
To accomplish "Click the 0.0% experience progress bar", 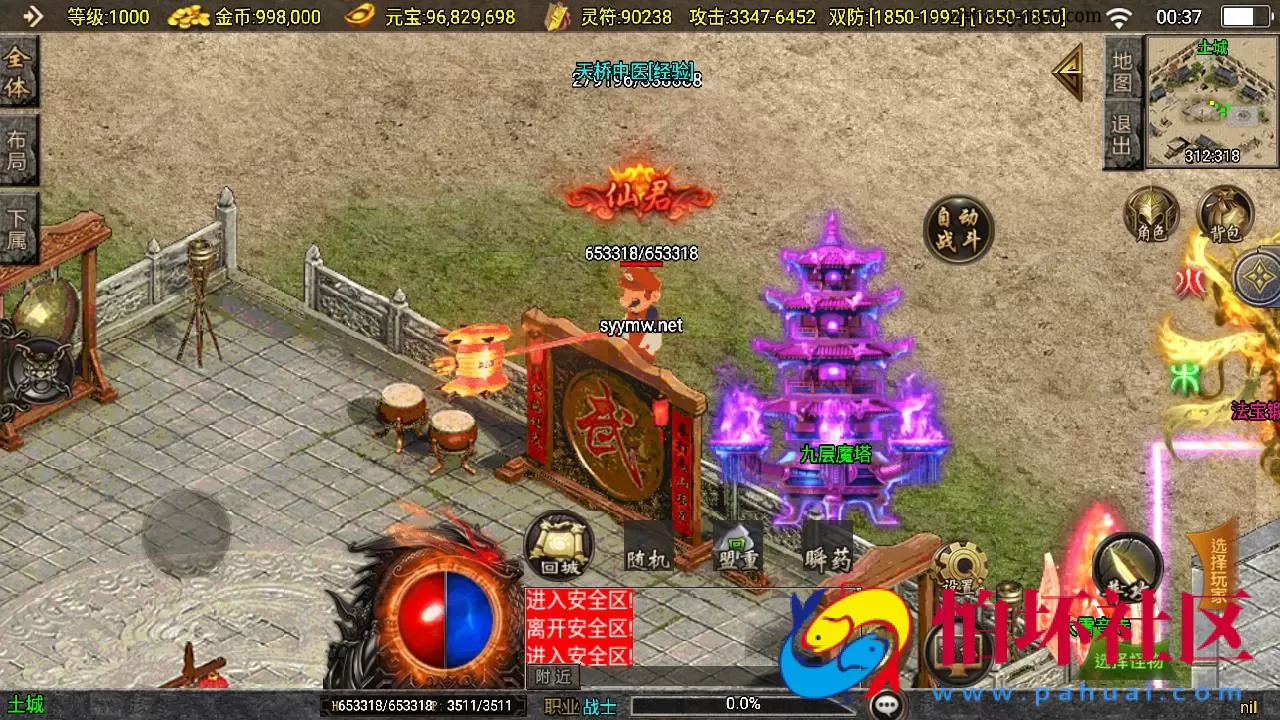I will click(740, 703).
